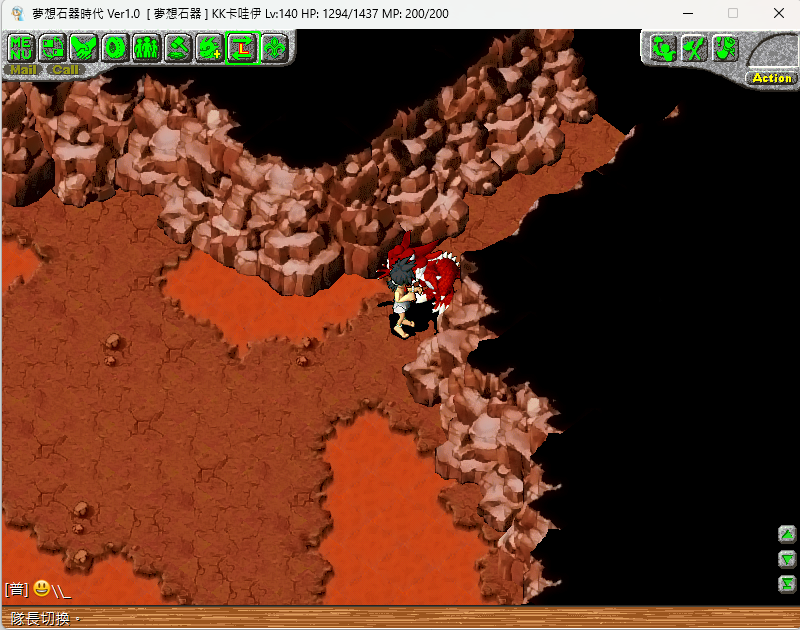
Task: Click the rose with exclamation mark icon
Action: coord(725,47)
